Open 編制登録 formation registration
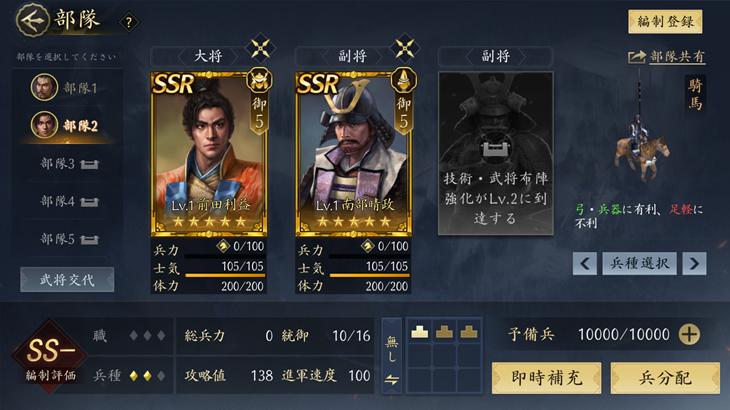The image size is (730, 410). tap(665, 21)
